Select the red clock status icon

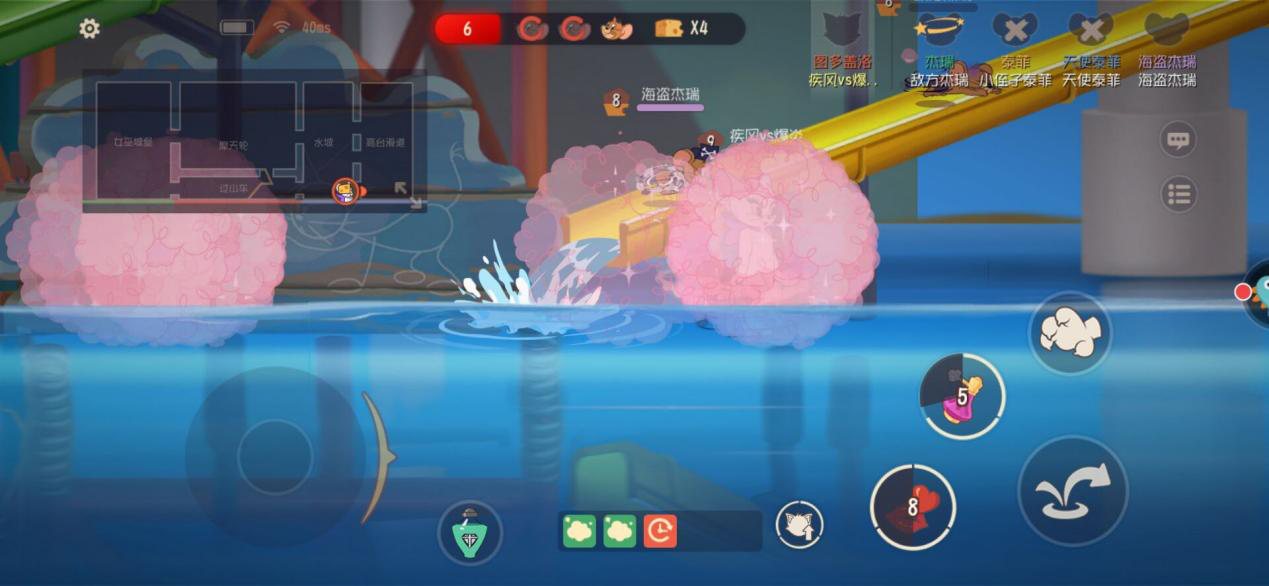(660, 531)
